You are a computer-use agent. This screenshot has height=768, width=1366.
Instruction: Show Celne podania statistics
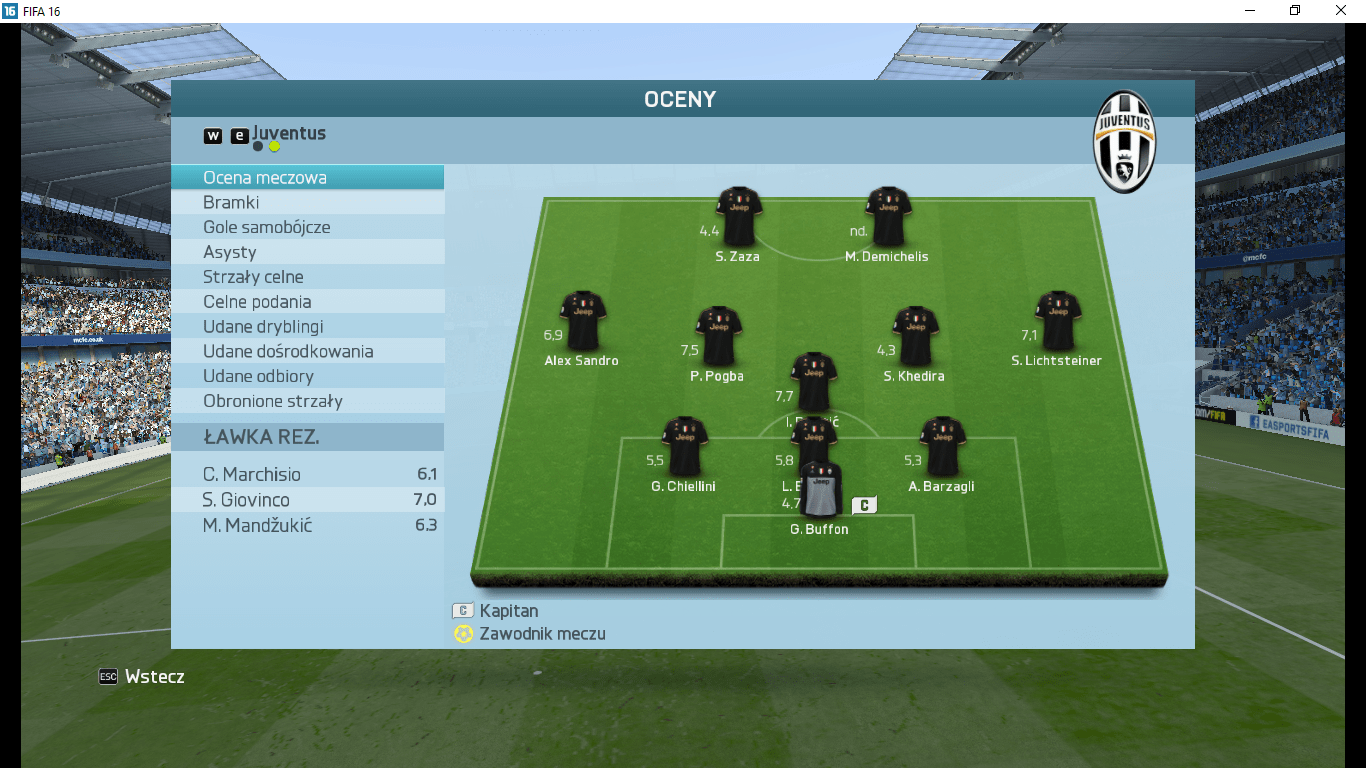click(x=307, y=302)
